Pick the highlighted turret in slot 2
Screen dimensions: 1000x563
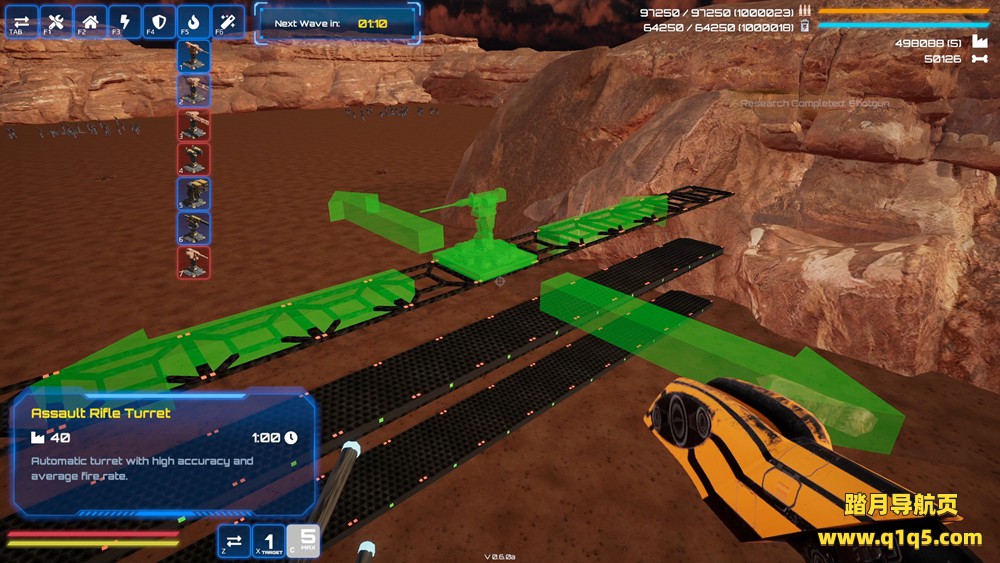coord(194,90)
